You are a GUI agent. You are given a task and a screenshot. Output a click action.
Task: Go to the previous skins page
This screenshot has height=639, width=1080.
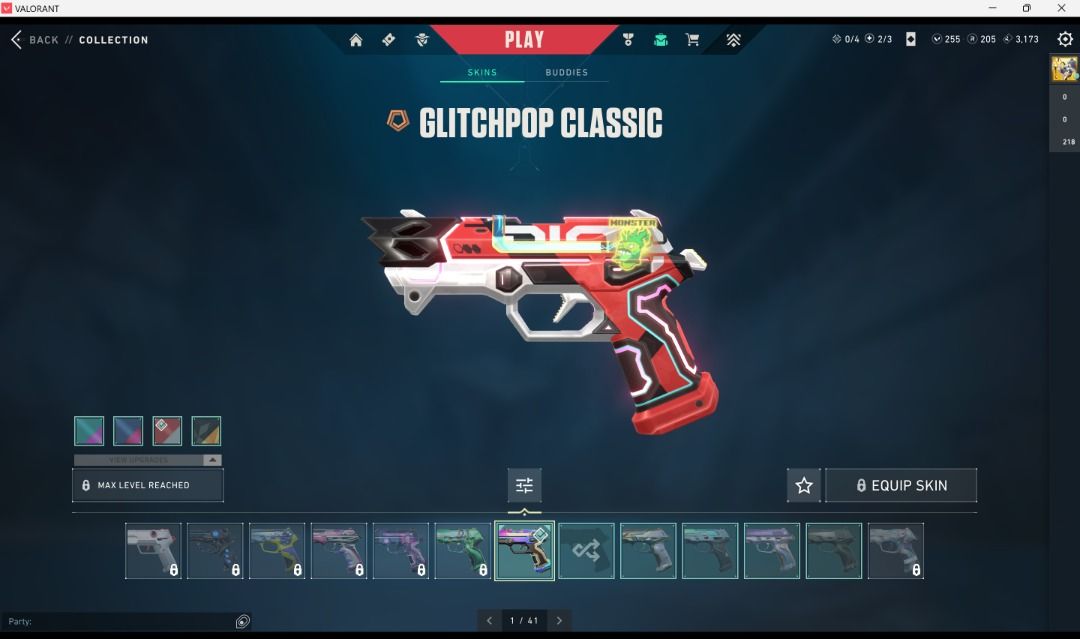point(489,621)
